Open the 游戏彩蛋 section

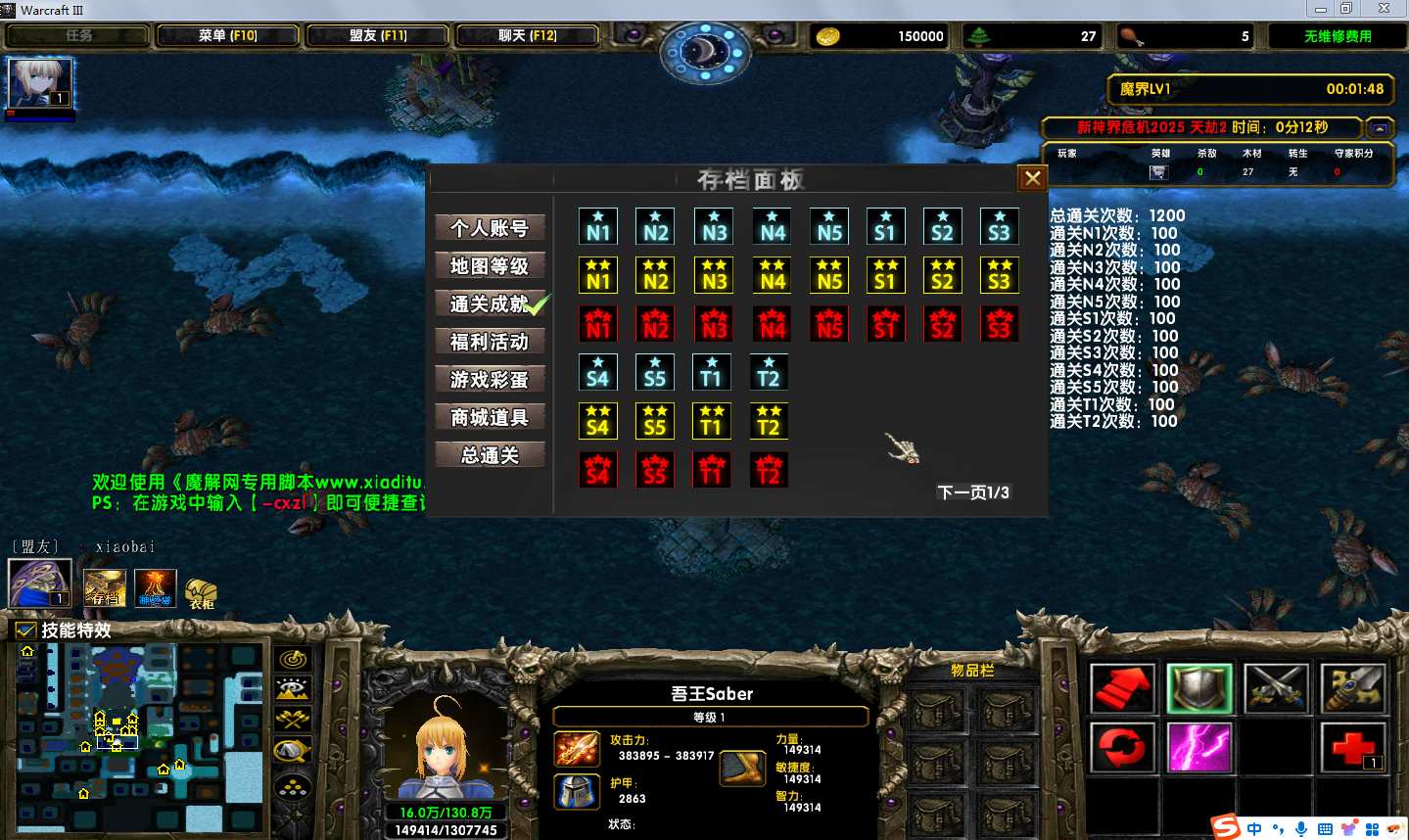coord(490,380)
